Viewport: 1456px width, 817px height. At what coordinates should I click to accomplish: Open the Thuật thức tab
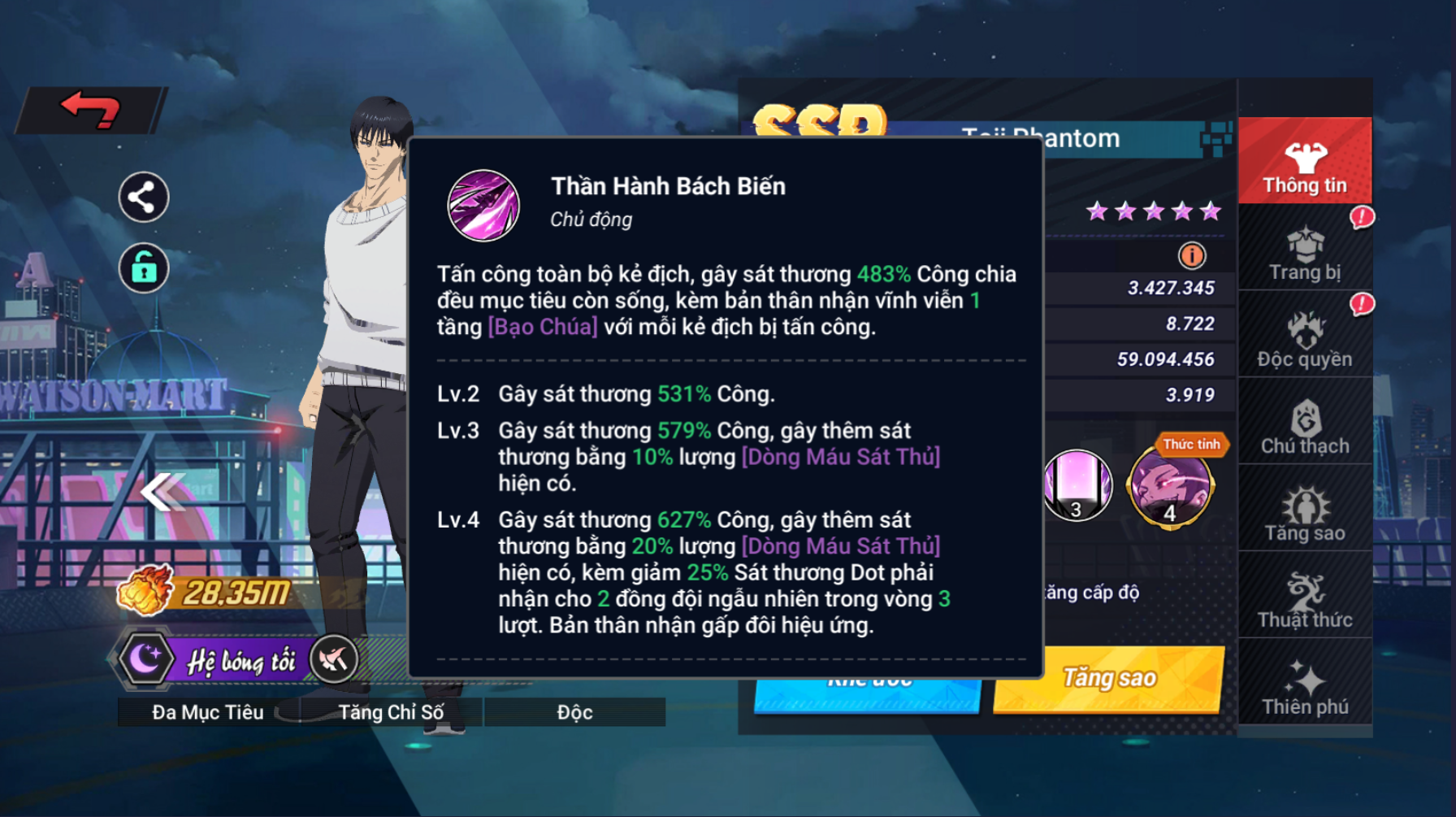point(1305,602)
